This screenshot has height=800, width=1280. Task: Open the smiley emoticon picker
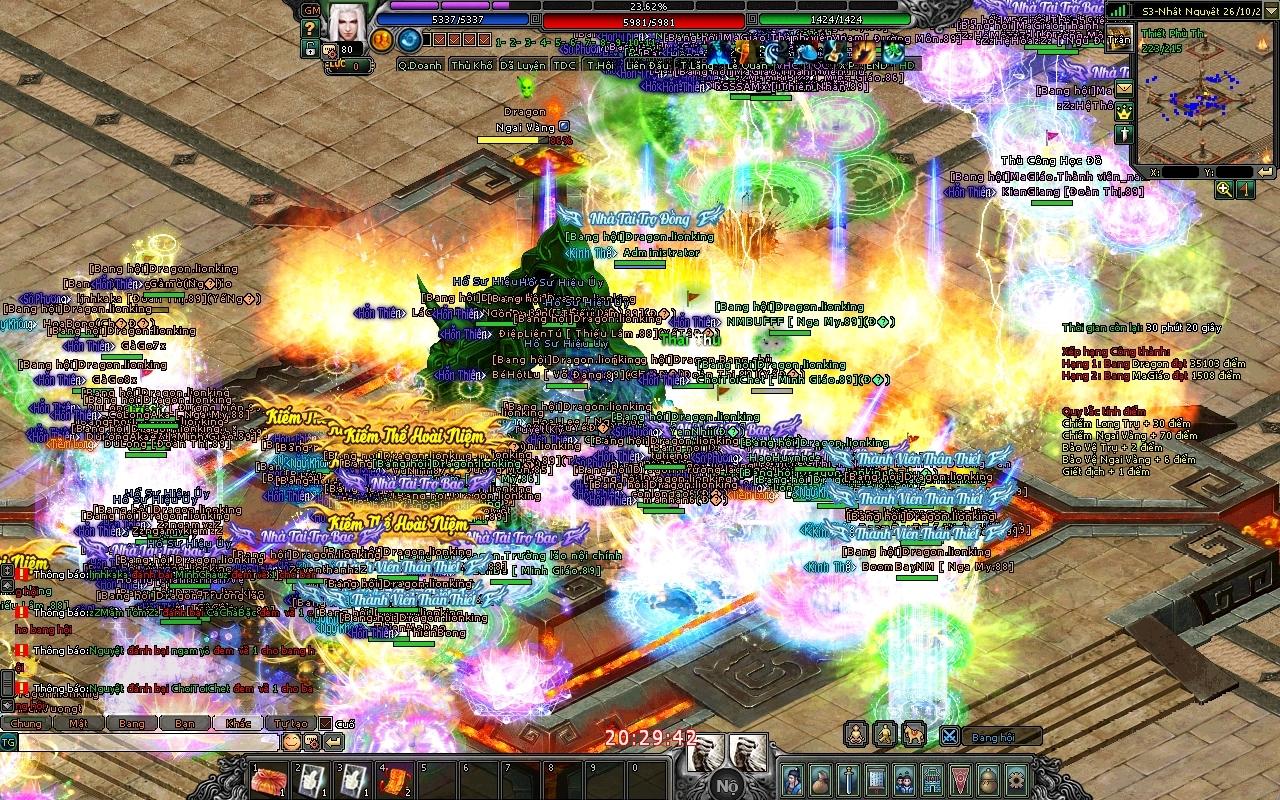291,742
